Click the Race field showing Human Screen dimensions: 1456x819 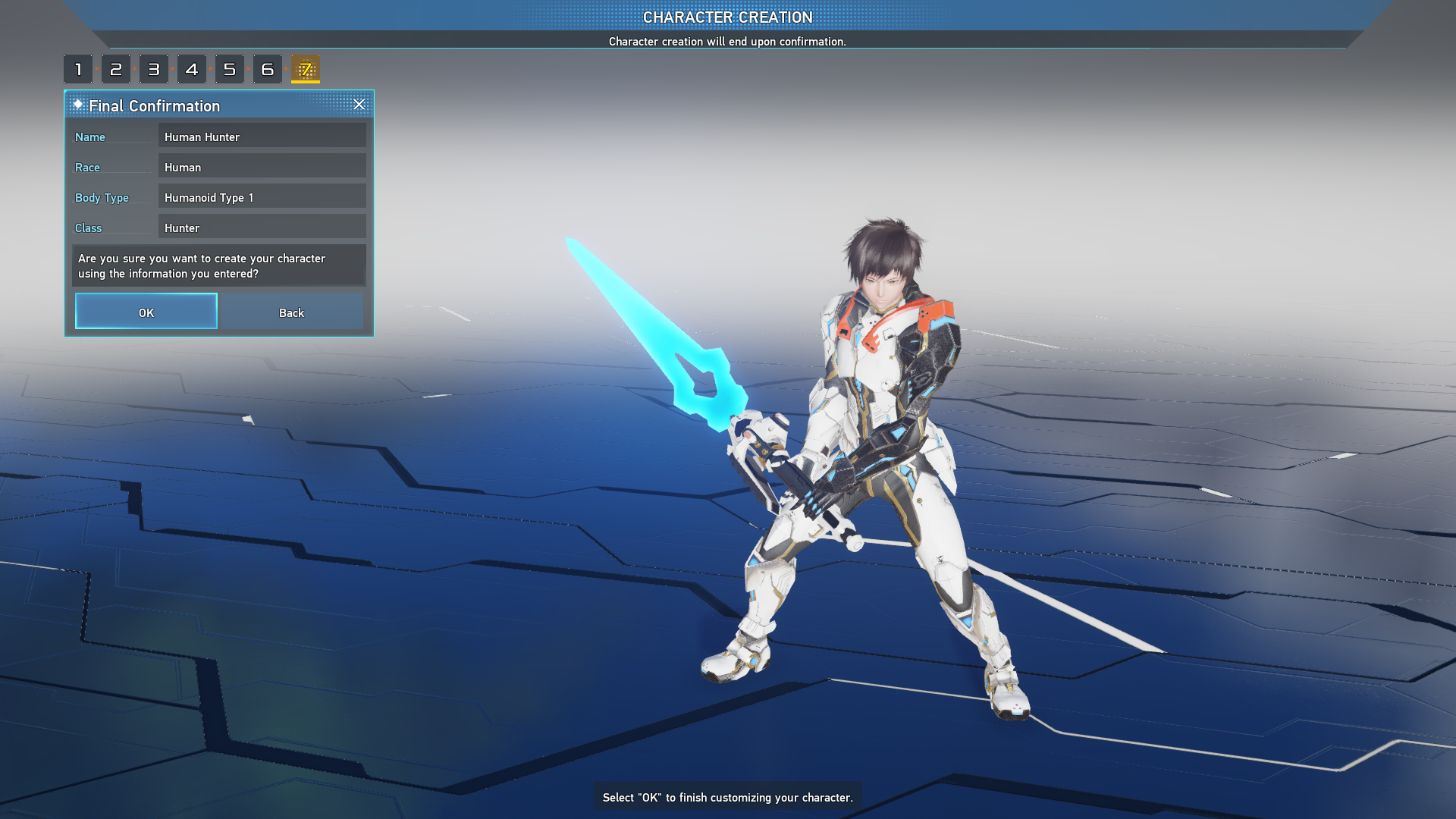point(262,167)
